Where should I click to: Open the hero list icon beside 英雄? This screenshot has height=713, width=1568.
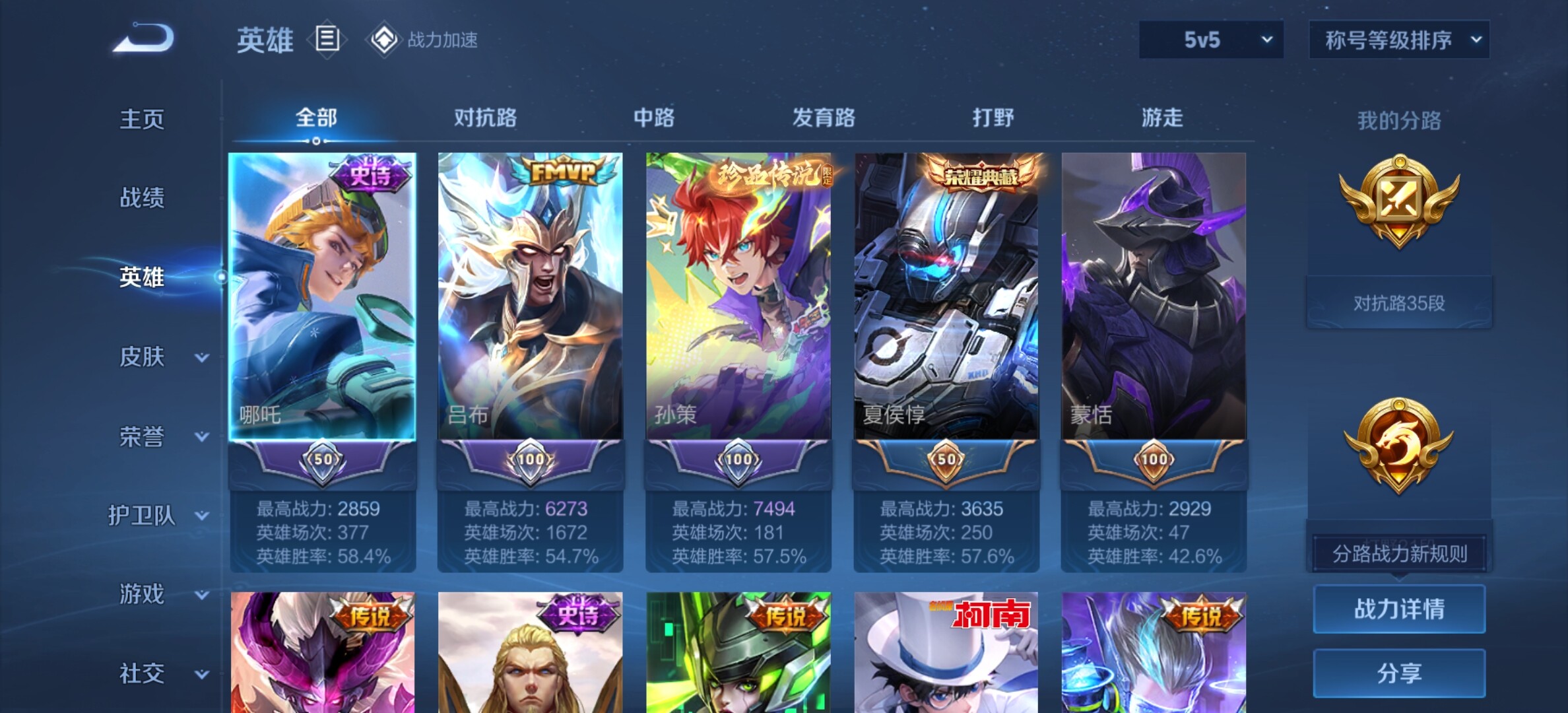tap(327, 39)
